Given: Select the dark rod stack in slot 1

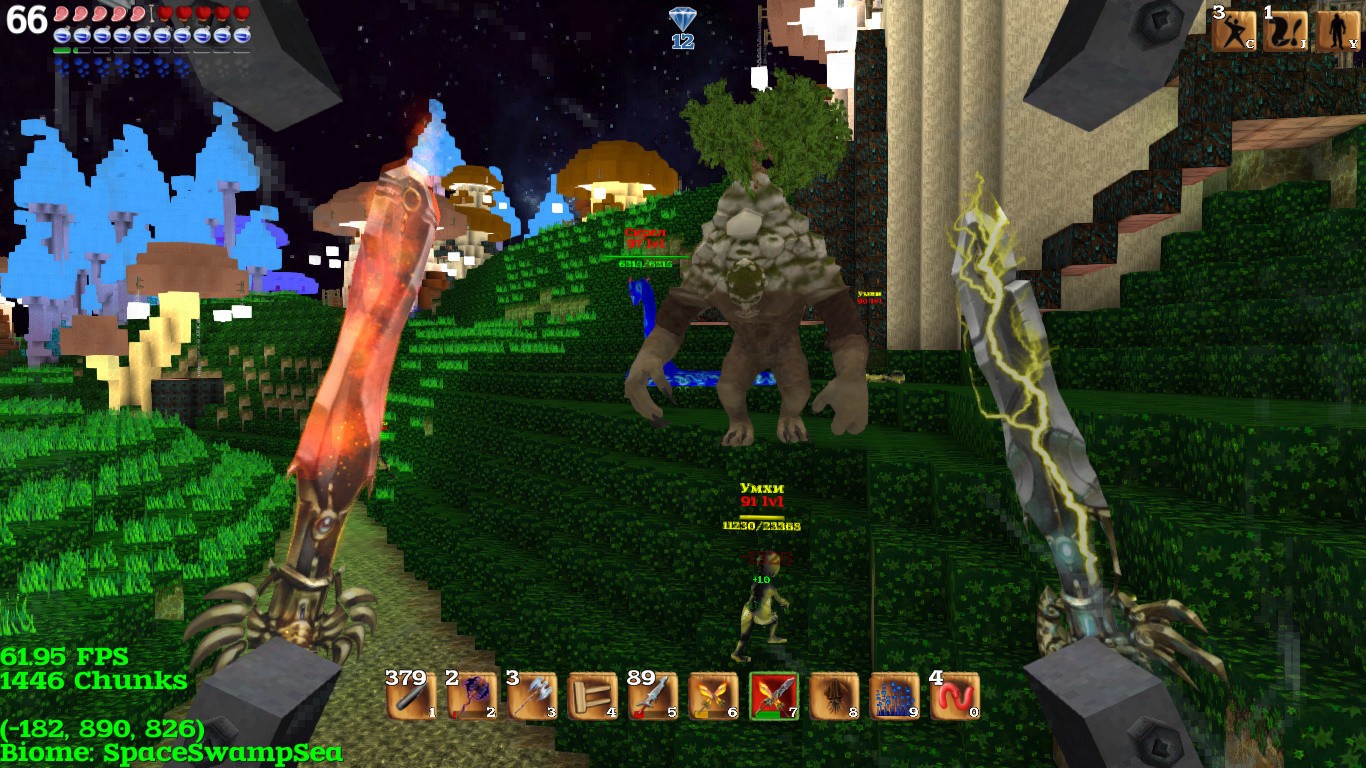Looking at the screenshot, I should point(411,696).
